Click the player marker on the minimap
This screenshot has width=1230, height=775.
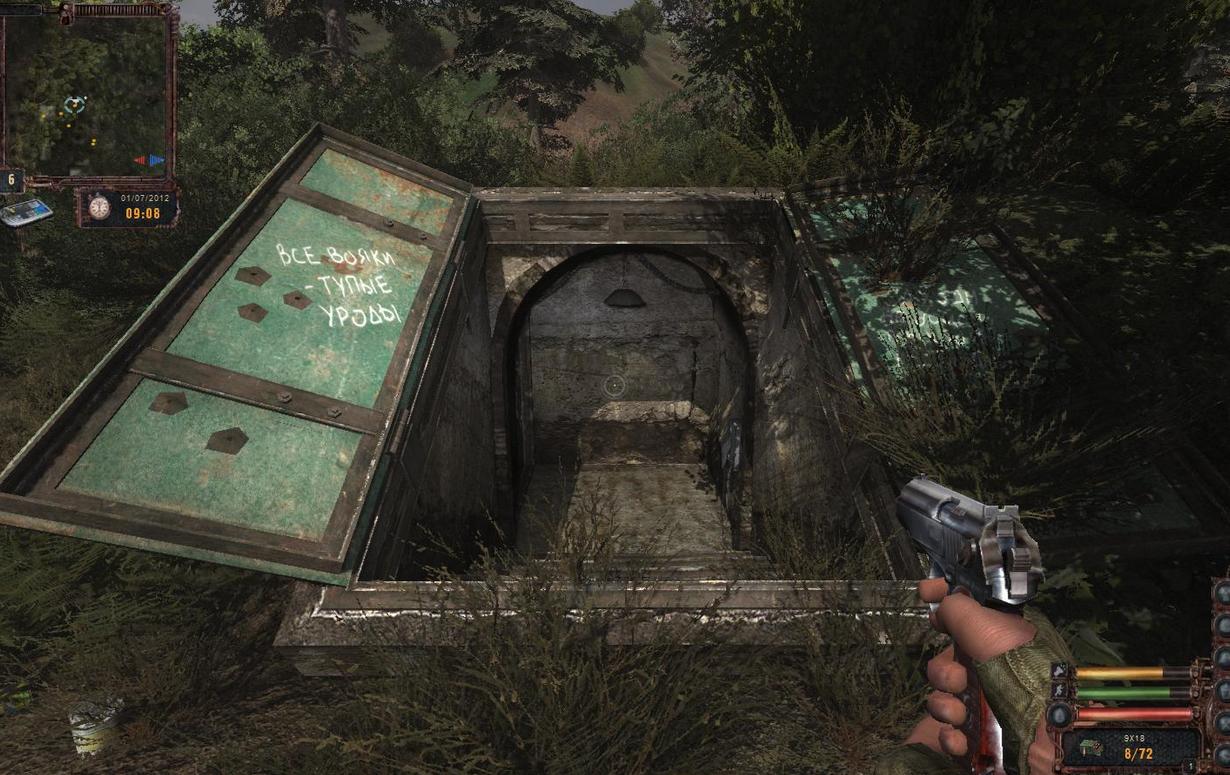(x=75, y=103)
